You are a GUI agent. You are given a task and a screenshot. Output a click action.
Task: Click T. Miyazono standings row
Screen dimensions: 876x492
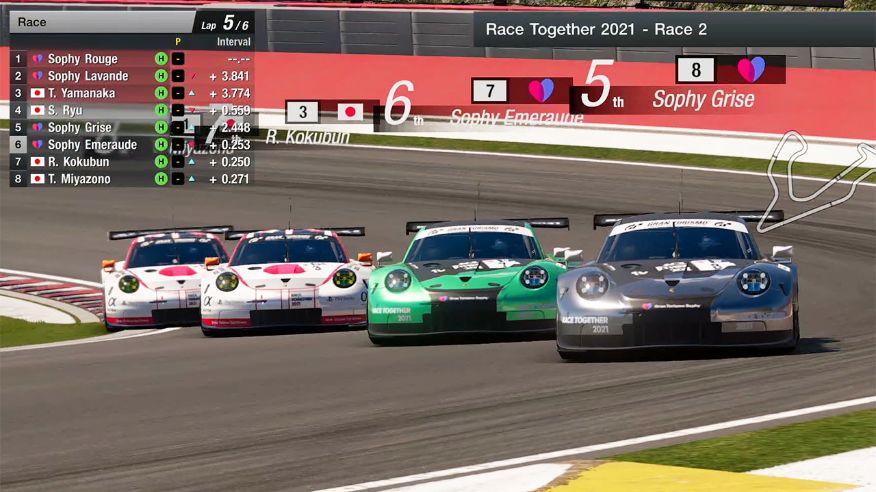click(83, 178)
